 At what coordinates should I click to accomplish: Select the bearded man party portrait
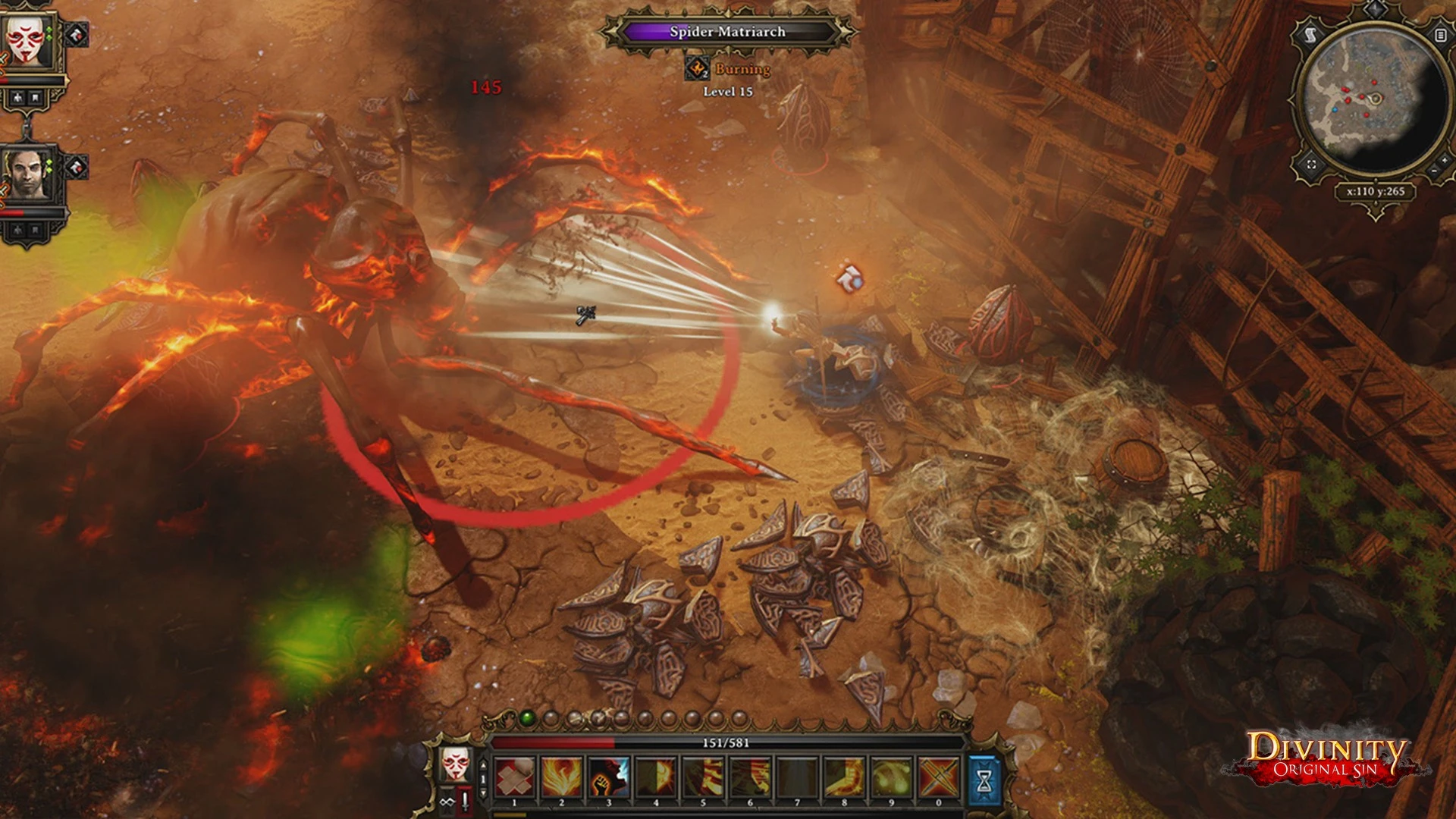(x=27, y=176)
